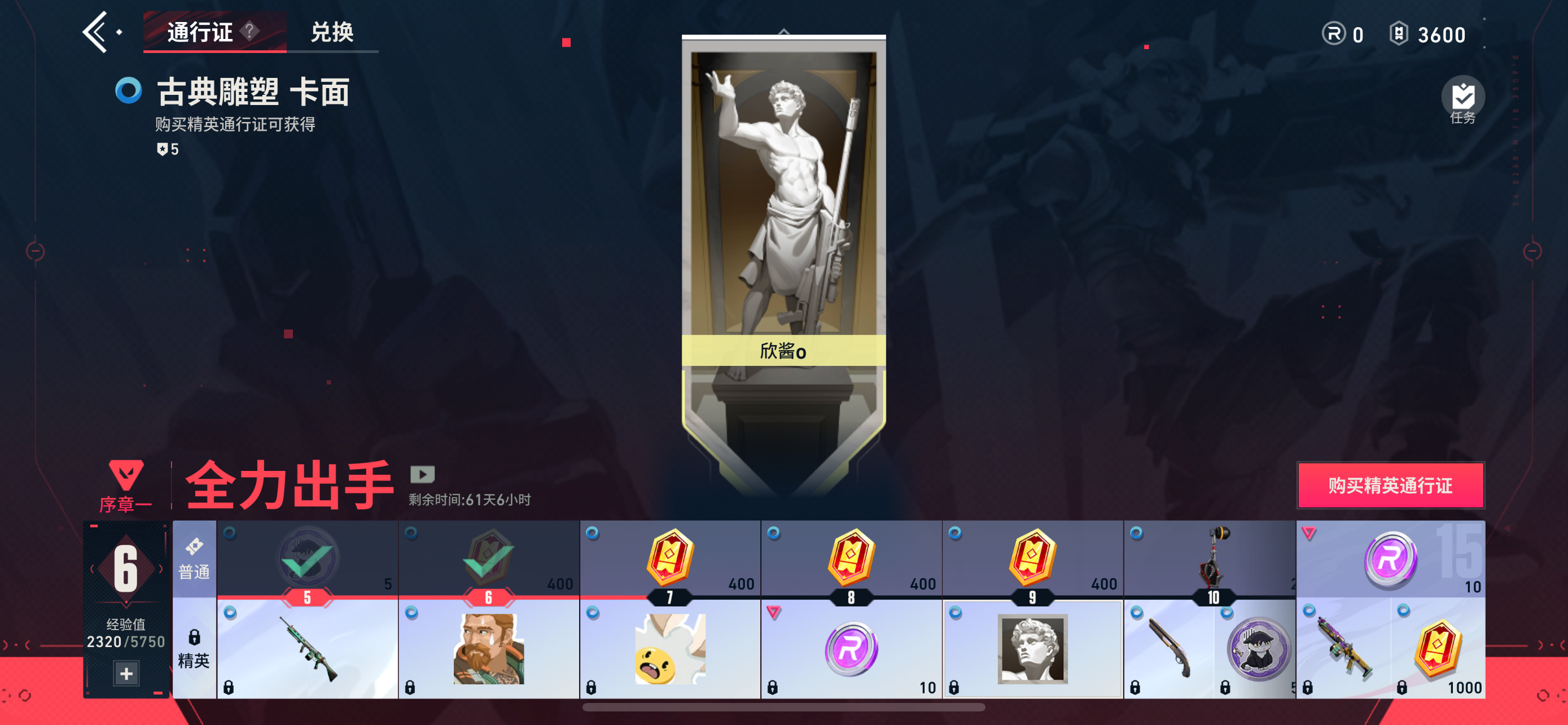This screenshot has width=1568, height=725.
Task: Tap the back arrow icon
Action: click(99, 30)
